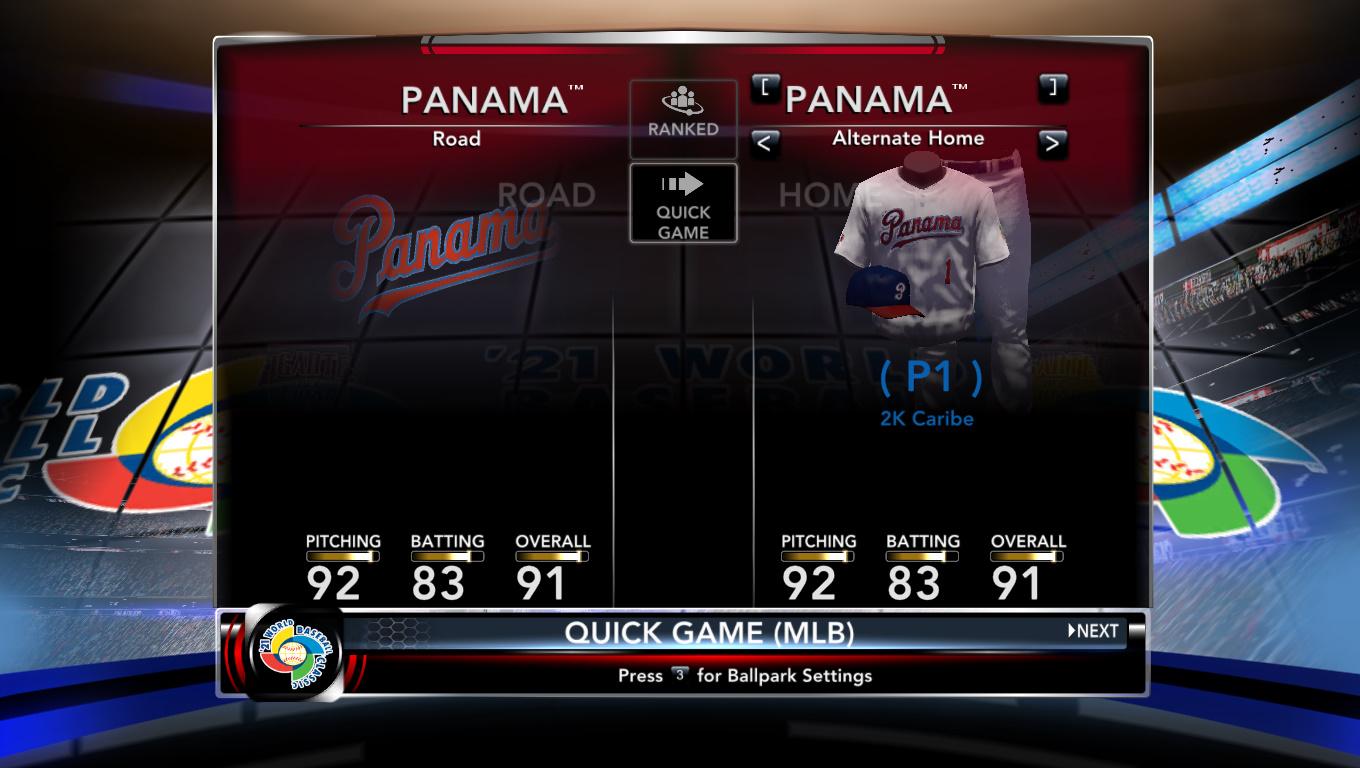Click the left bracket team switcher

click(765, 88)
